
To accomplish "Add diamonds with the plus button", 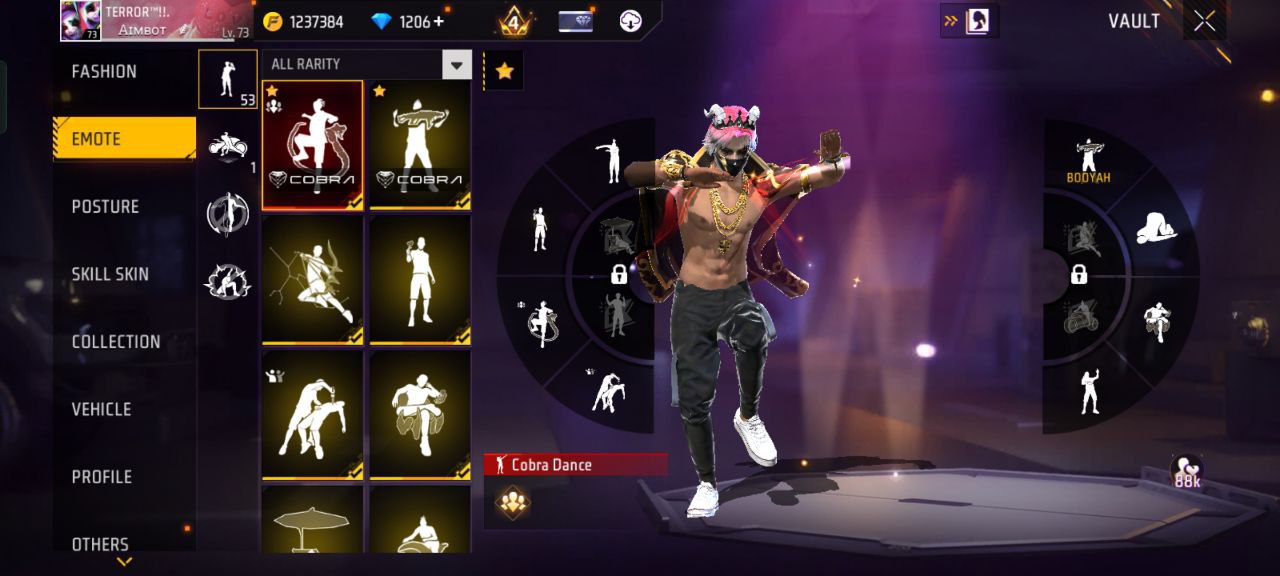I will (x=438, y=21).
